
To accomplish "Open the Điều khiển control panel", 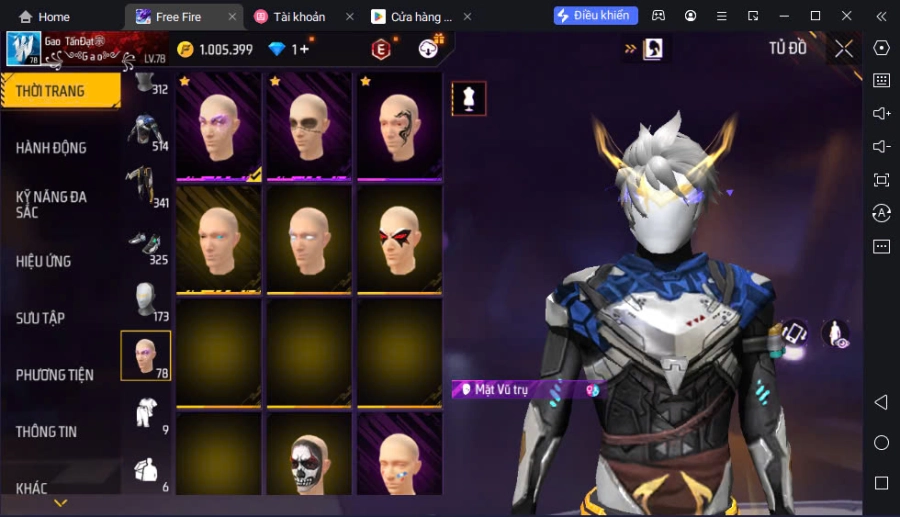I will click(x=595, y=16).
